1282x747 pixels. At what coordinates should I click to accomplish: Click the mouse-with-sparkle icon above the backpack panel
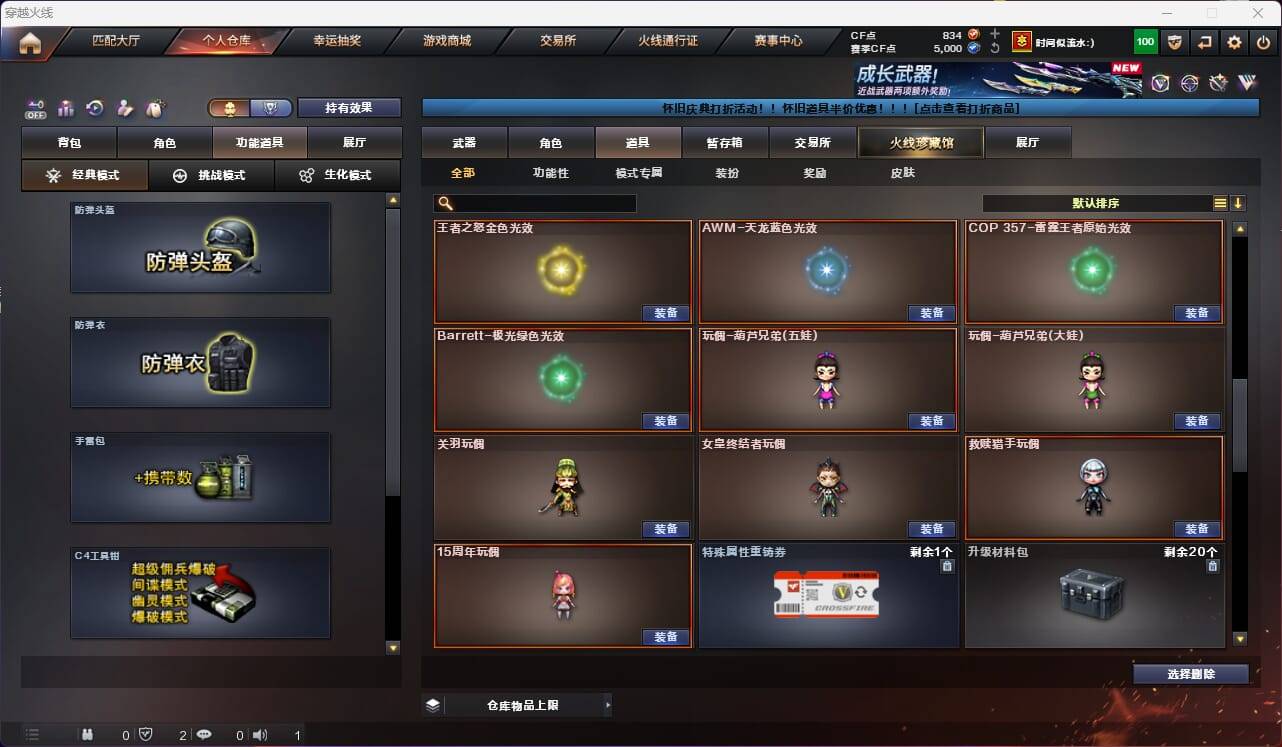coord(156,108)
